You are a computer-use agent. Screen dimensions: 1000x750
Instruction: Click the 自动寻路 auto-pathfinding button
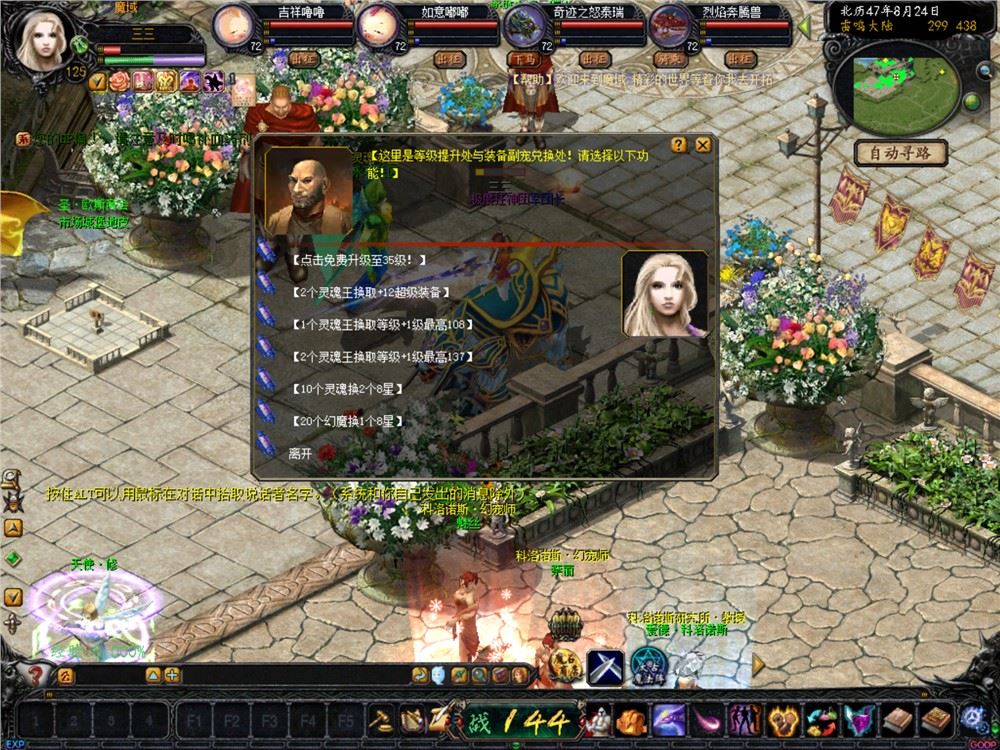[x=900, y=154]
